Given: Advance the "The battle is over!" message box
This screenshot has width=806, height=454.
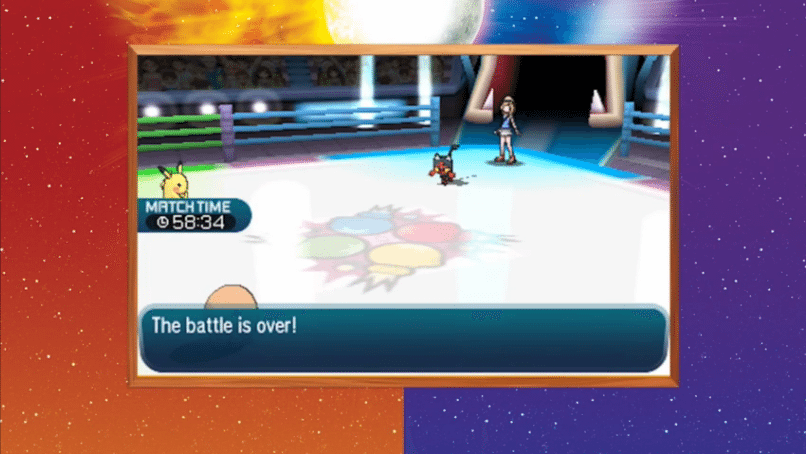Looking at the screenshot, I should [403, 338].
